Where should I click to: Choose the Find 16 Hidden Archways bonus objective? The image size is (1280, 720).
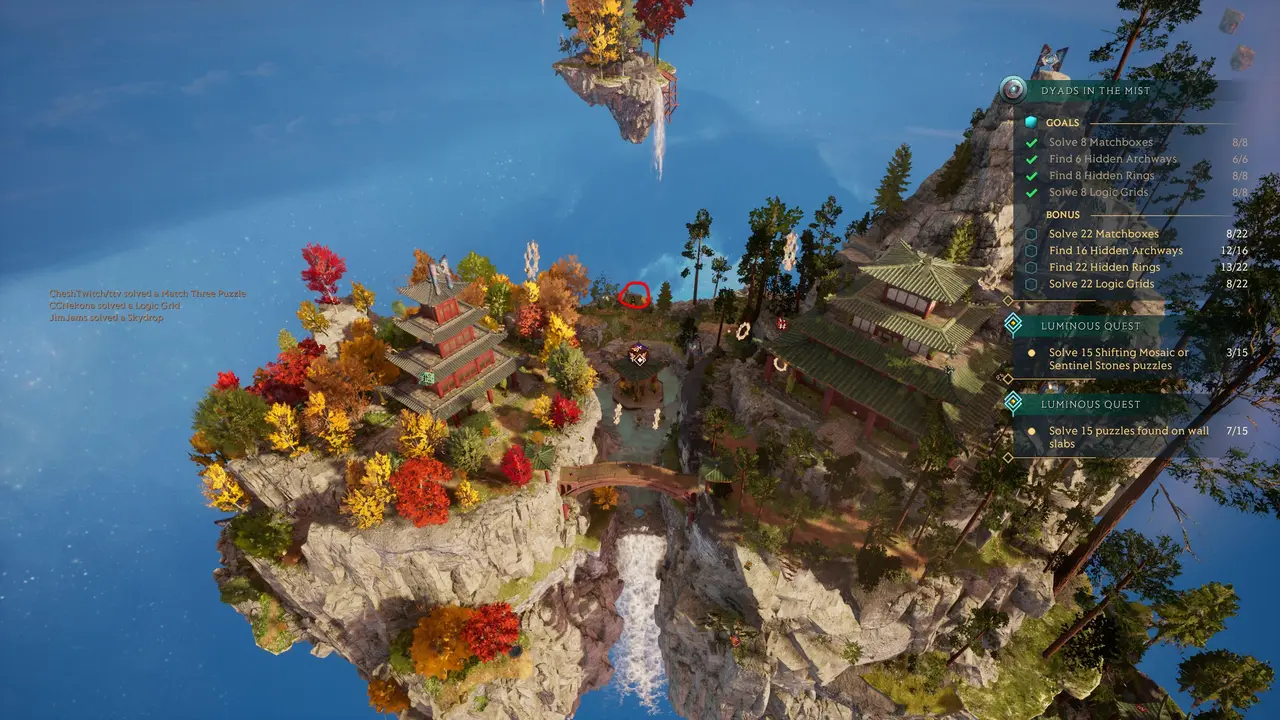(1115, 251)
